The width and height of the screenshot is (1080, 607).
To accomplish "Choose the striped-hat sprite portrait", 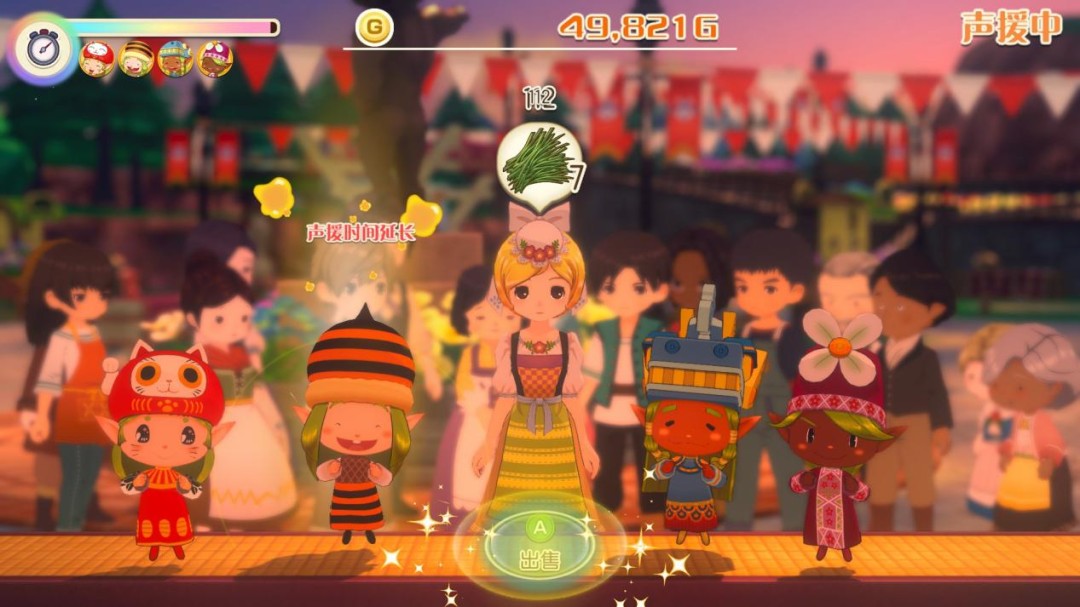I will coord(136,59).
